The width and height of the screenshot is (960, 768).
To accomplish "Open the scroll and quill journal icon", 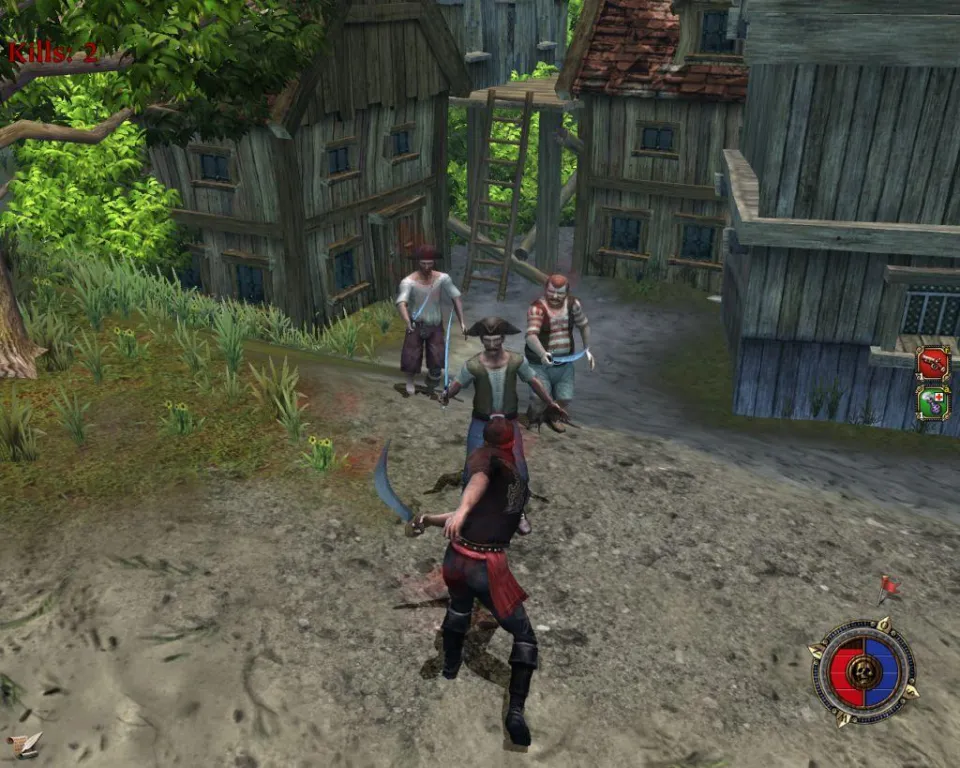I will pyautogui.click(x=25, y=744).
